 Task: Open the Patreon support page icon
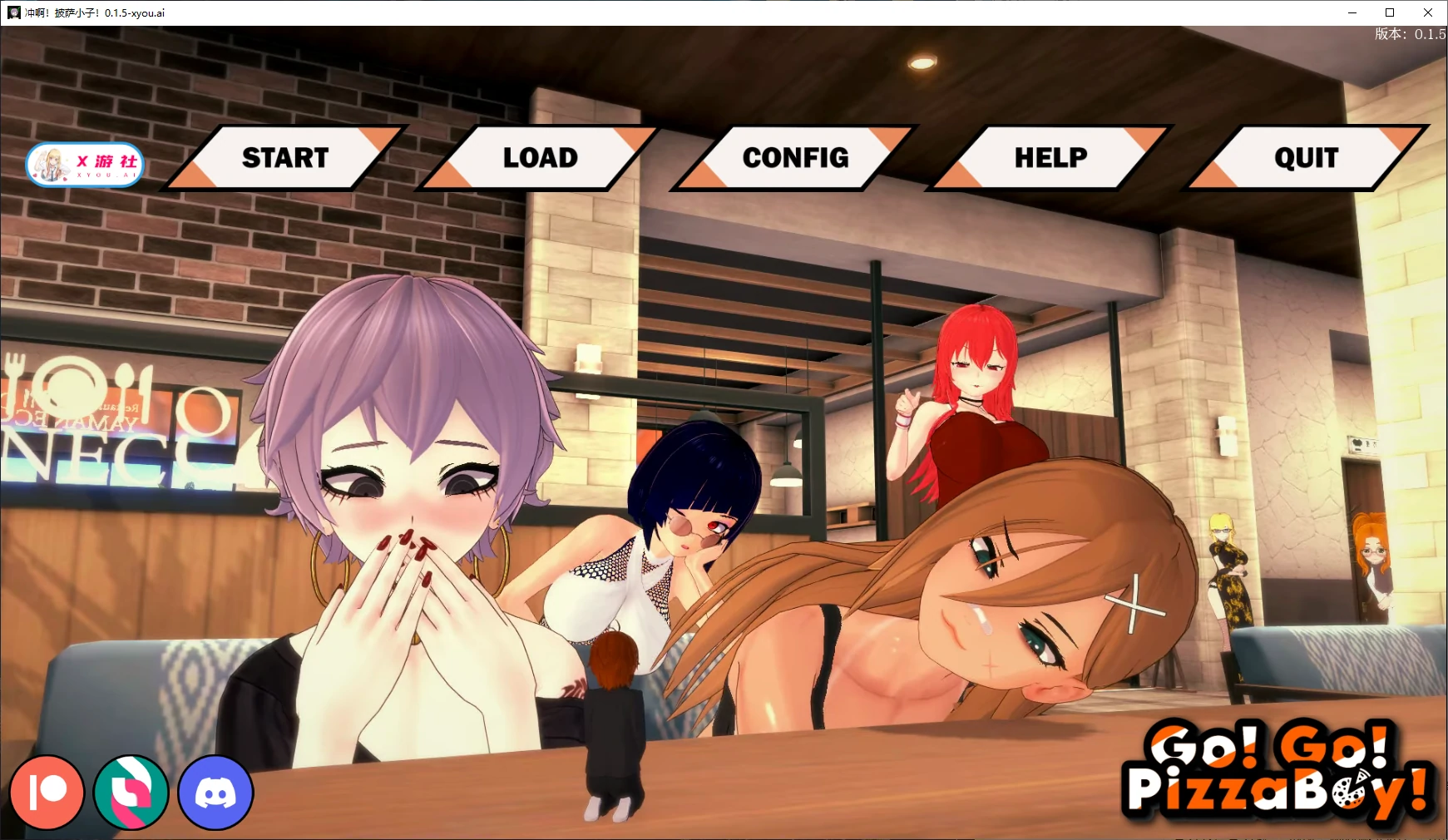[48, 792]
